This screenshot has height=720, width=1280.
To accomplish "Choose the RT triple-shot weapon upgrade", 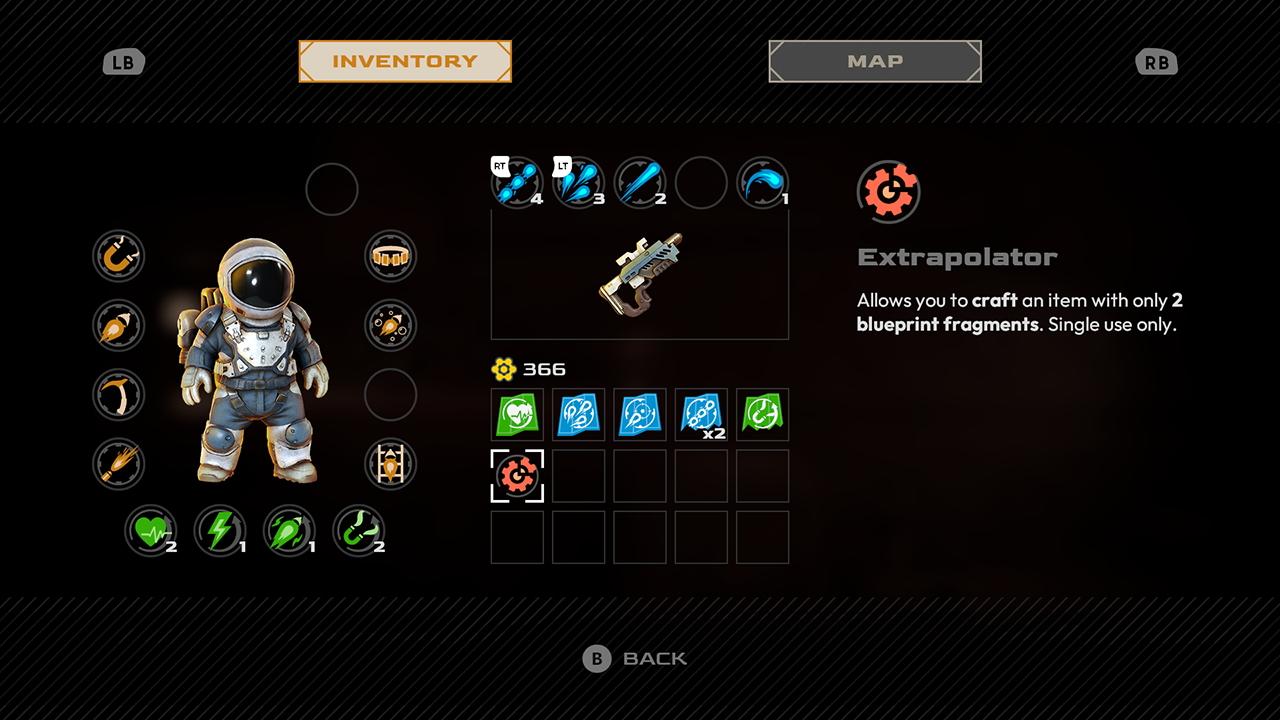I will coord(517,184).
